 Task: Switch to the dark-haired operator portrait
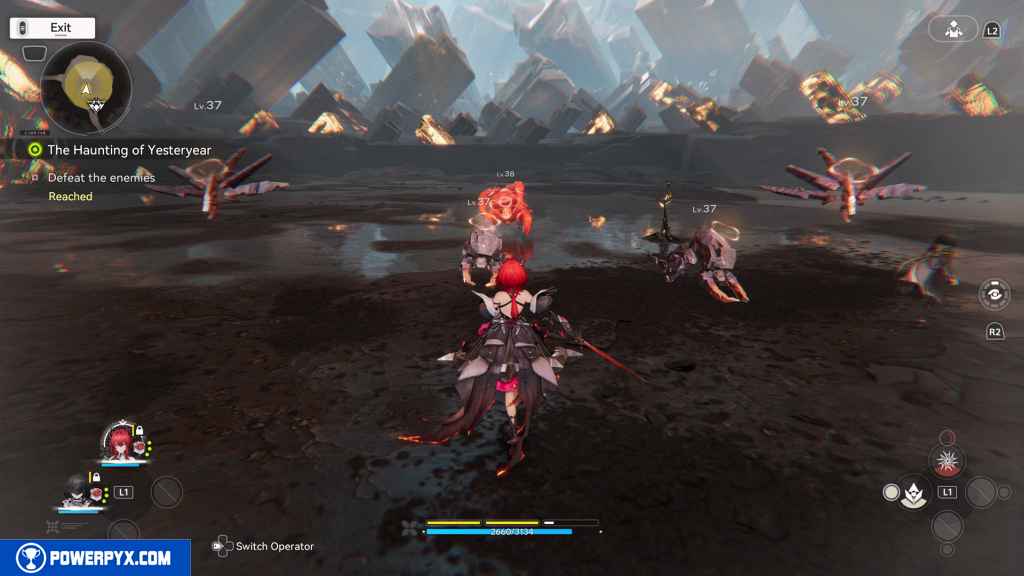(x=75, y=490)
